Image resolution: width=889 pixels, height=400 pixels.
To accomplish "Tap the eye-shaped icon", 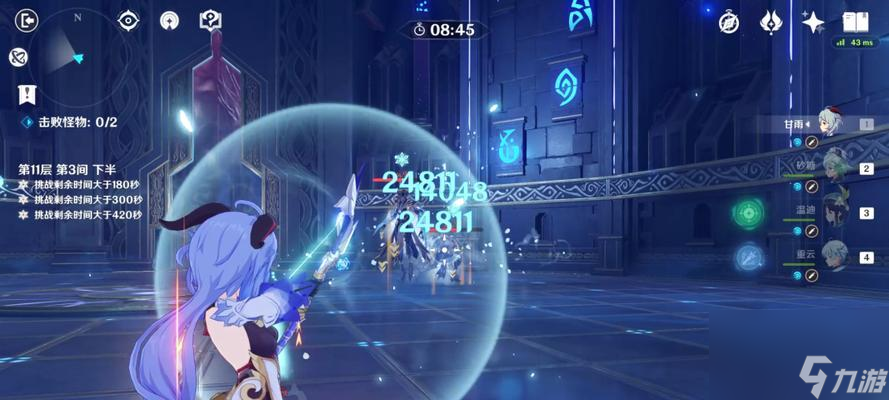I will tap(129, 20).
